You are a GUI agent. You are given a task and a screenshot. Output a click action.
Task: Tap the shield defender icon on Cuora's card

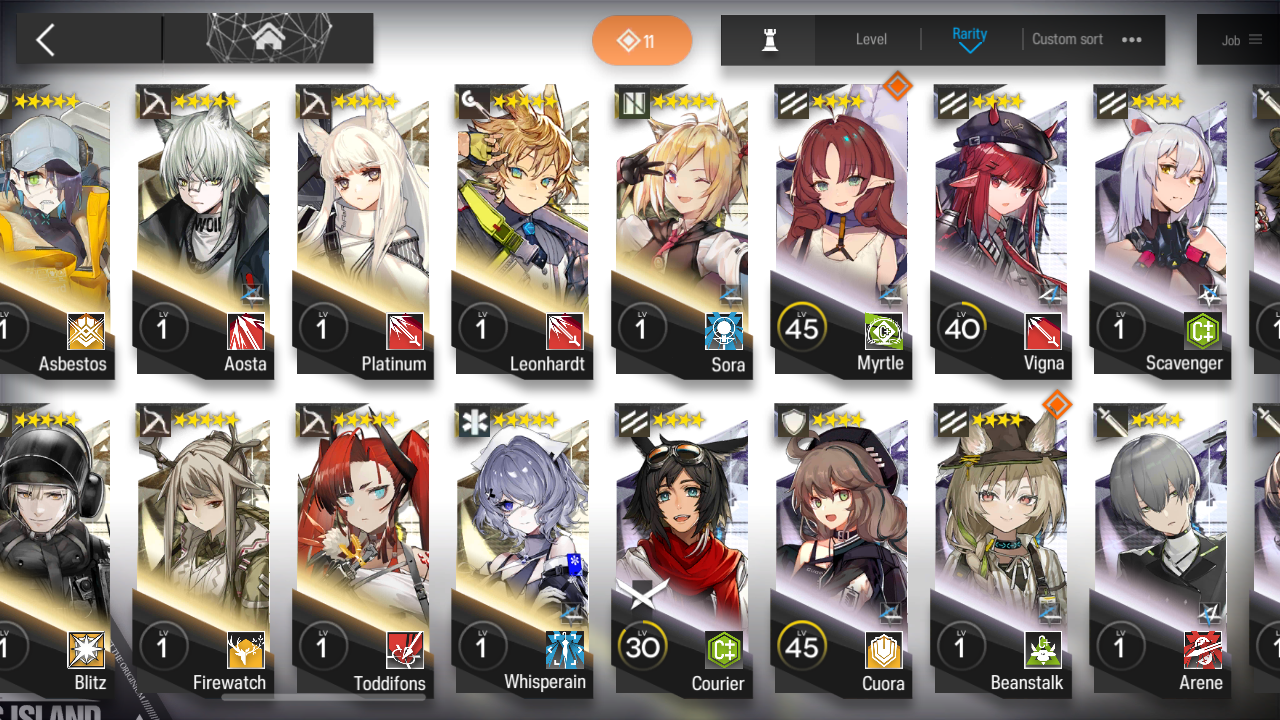[x=884, y=650]
